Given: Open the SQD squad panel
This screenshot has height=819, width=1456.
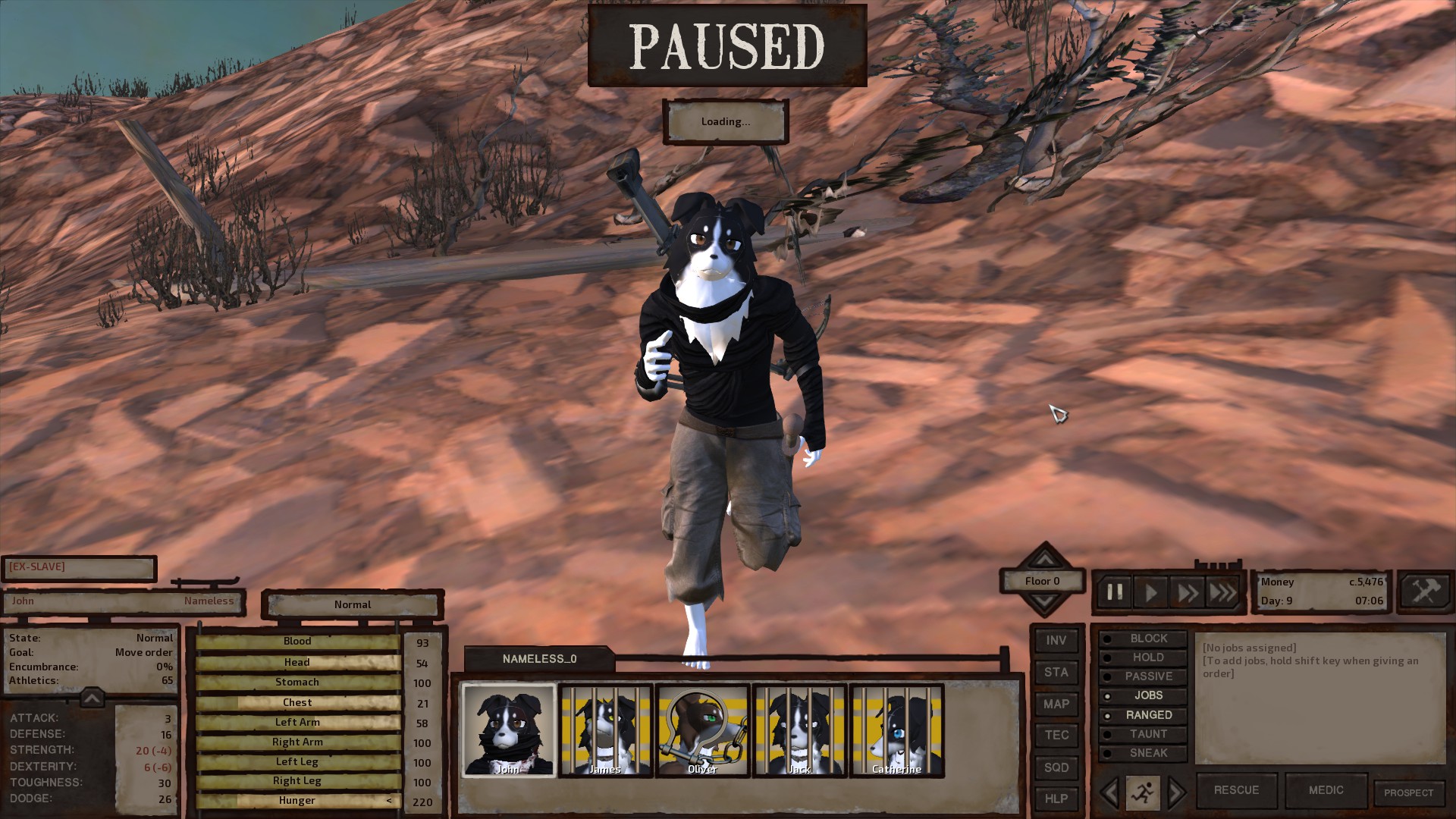Looking at the screenshot, I should (x=1056, y=767).
